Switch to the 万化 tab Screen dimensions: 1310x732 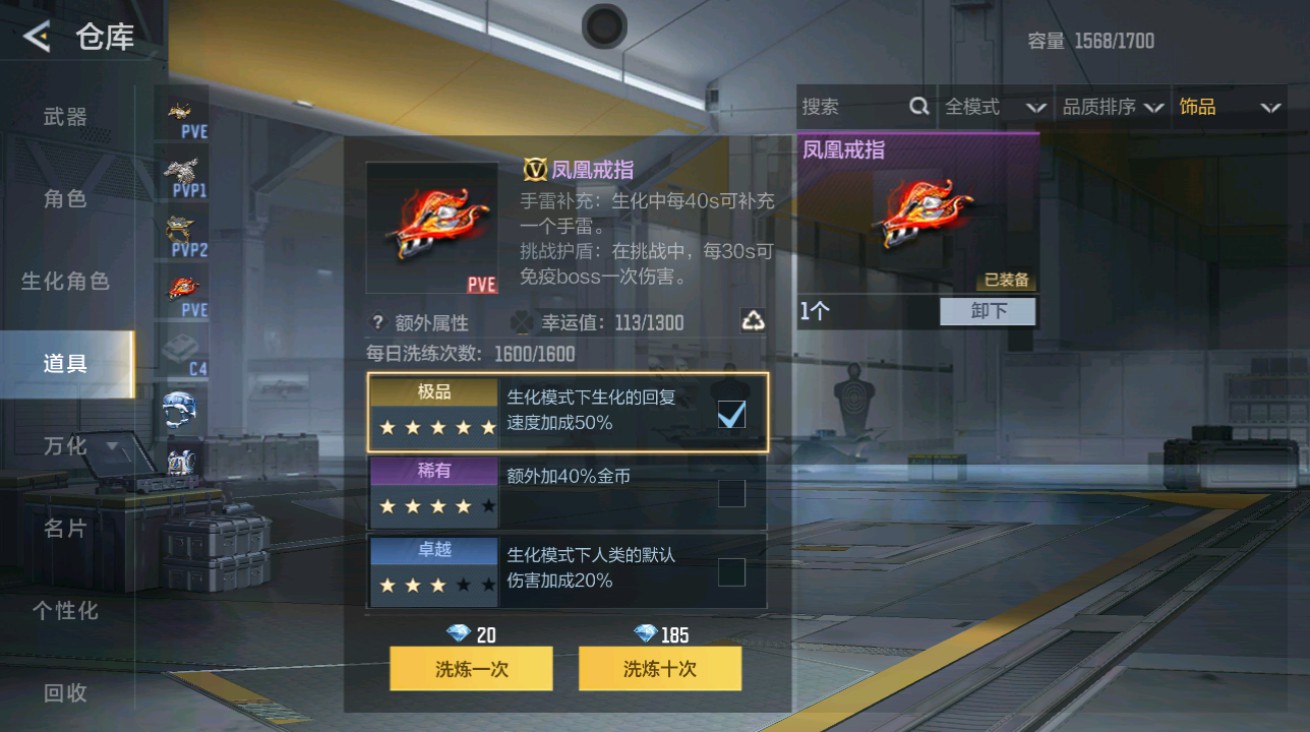tap(63, 446)
